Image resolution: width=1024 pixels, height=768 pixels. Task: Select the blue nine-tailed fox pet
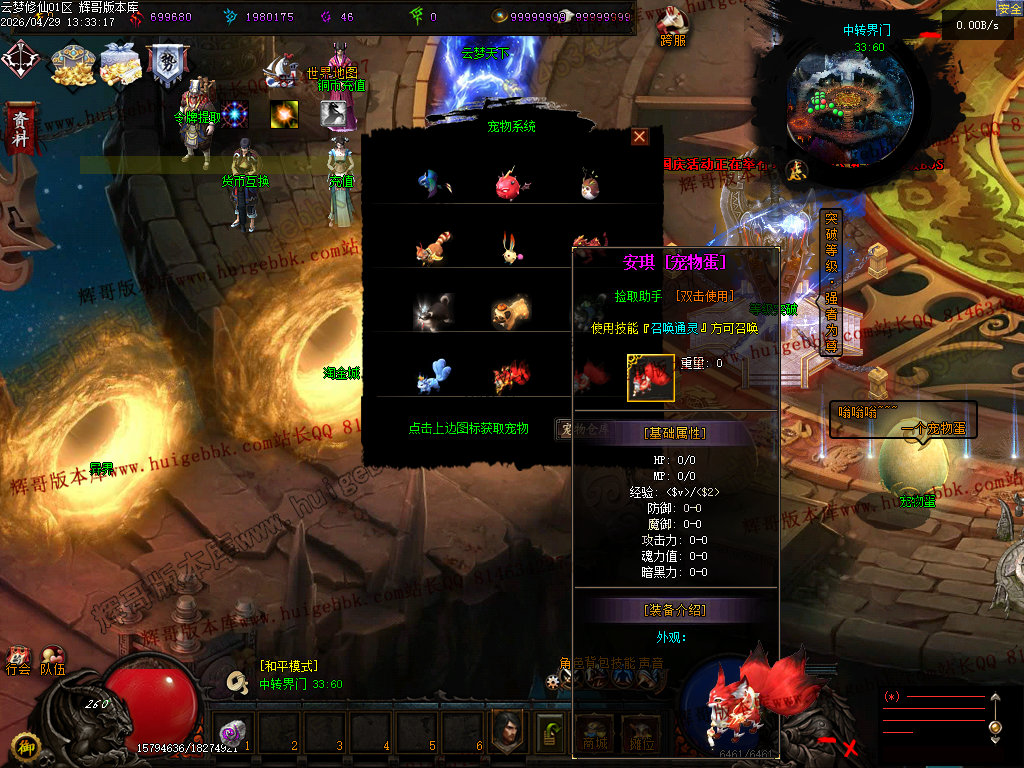point(434,375)
